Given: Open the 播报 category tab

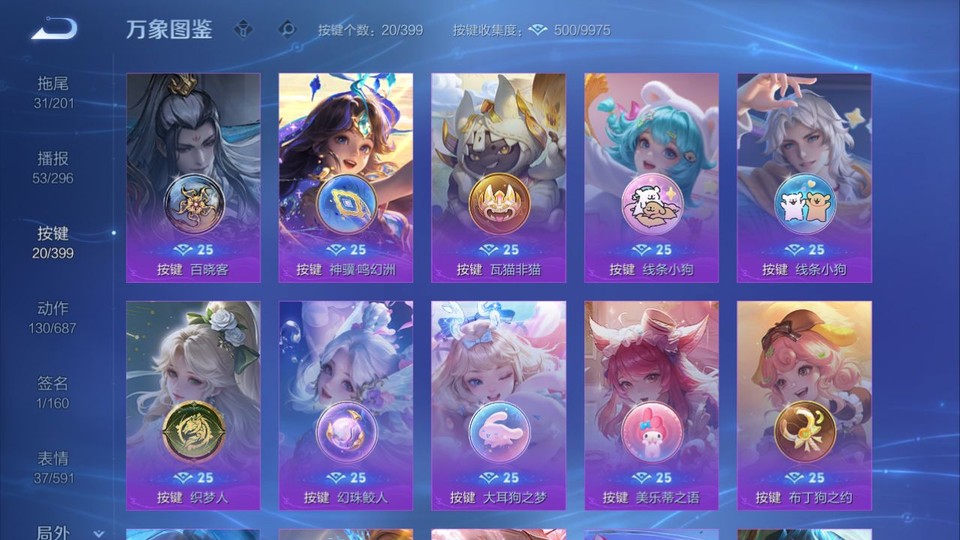Looking at the screenshot, I should coord(53,167).
